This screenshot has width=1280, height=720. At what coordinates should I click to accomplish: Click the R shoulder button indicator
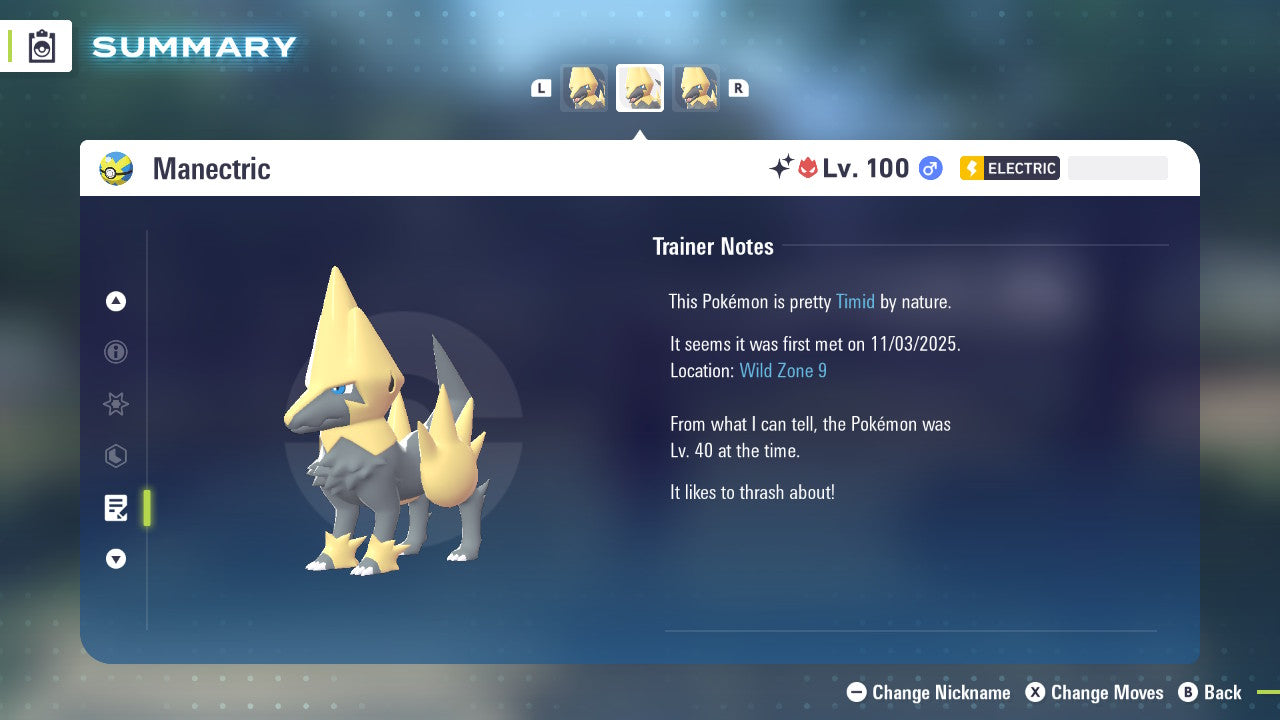(738, 88)
